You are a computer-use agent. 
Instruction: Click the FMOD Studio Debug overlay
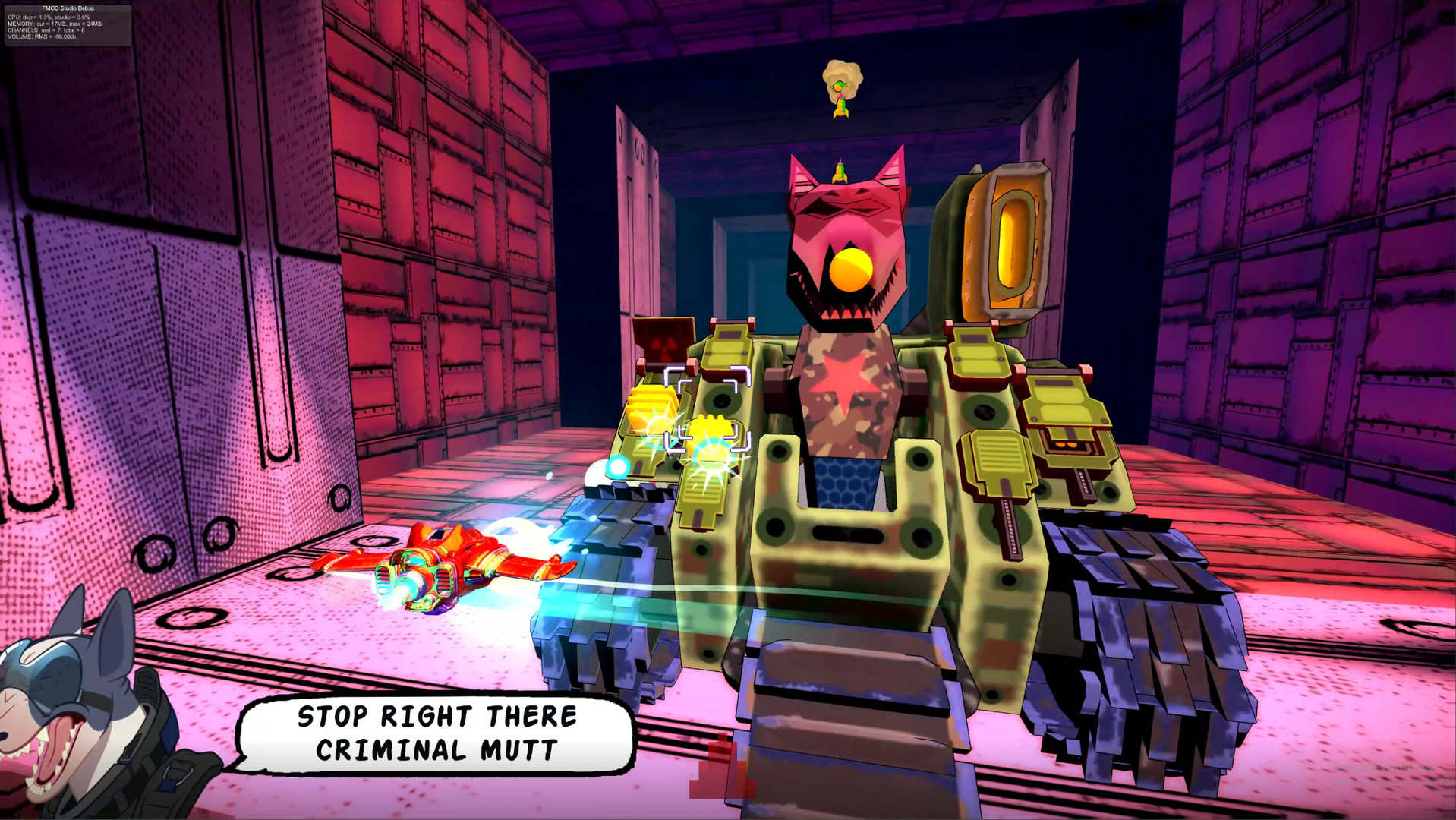click(68, 23)
